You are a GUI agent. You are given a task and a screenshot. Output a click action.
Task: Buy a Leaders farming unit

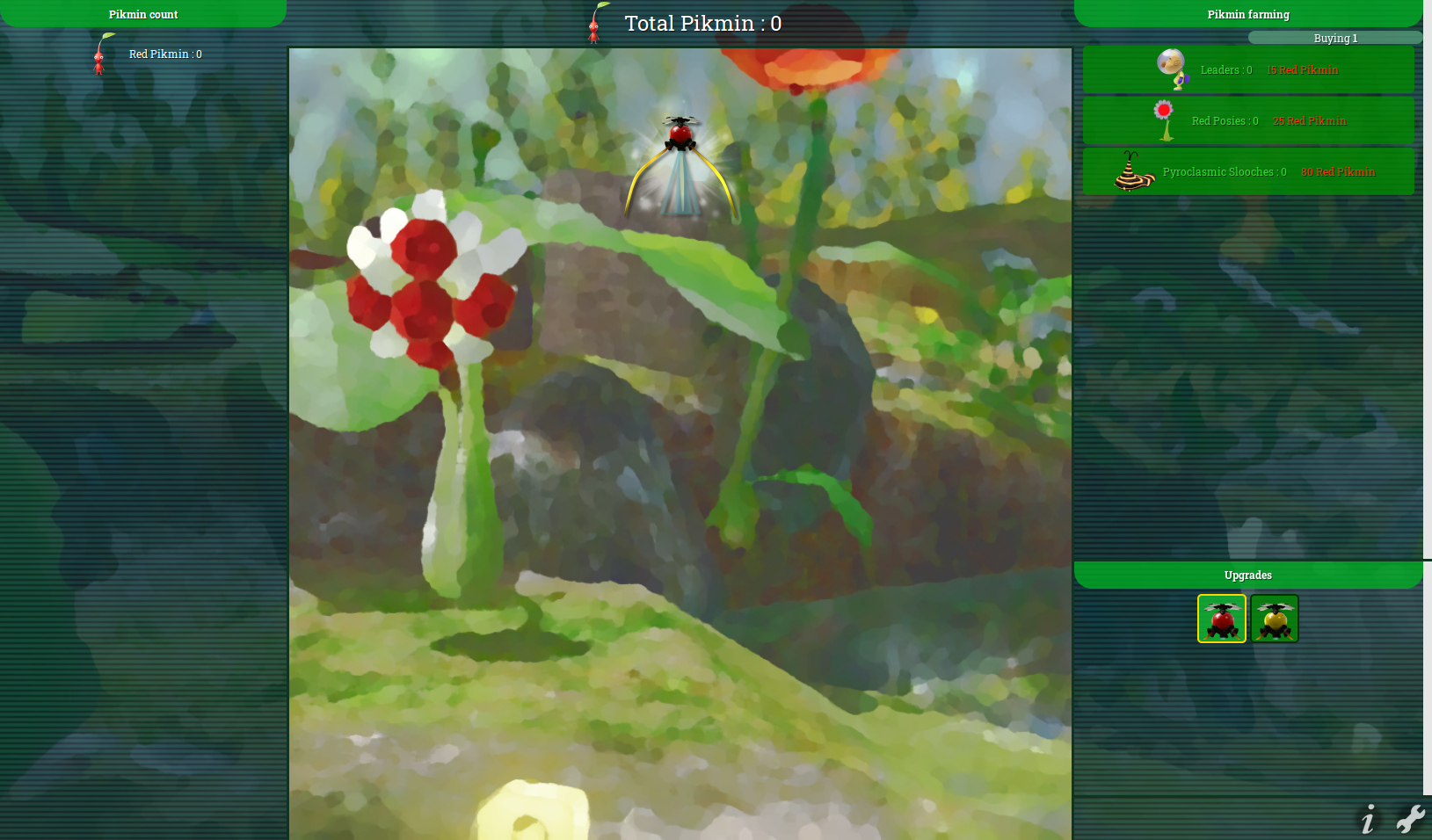(1247, 69)
